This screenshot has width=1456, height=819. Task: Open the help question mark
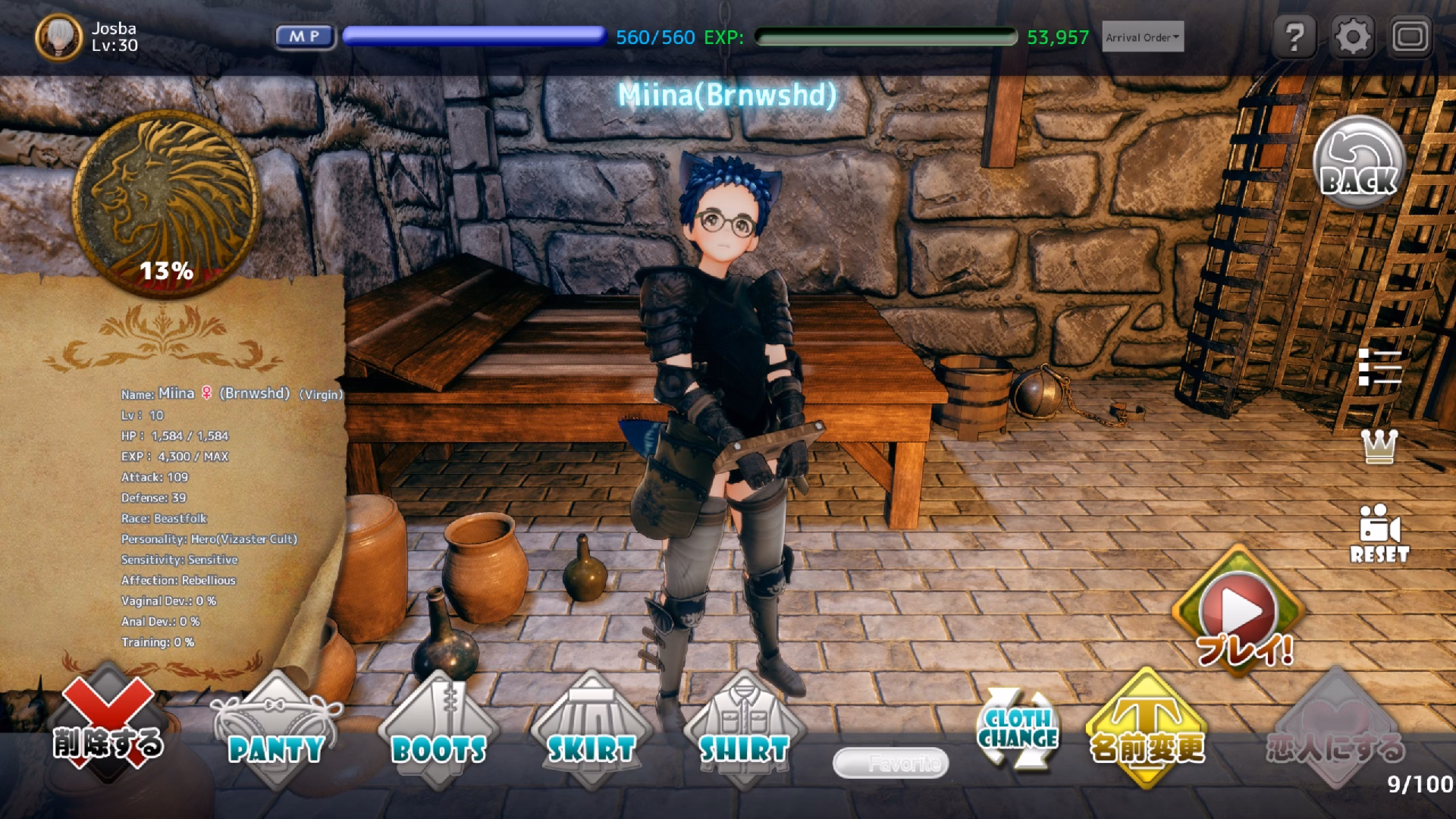pyautogui.click(x=1294, y=36)
